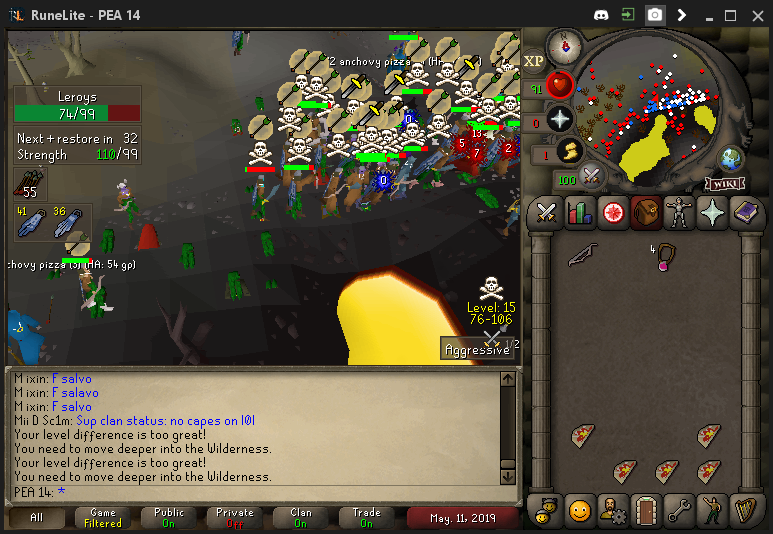Open the Wiki lookup banner
This screenshot has width=773, height=534.
[x=724, y=183]
